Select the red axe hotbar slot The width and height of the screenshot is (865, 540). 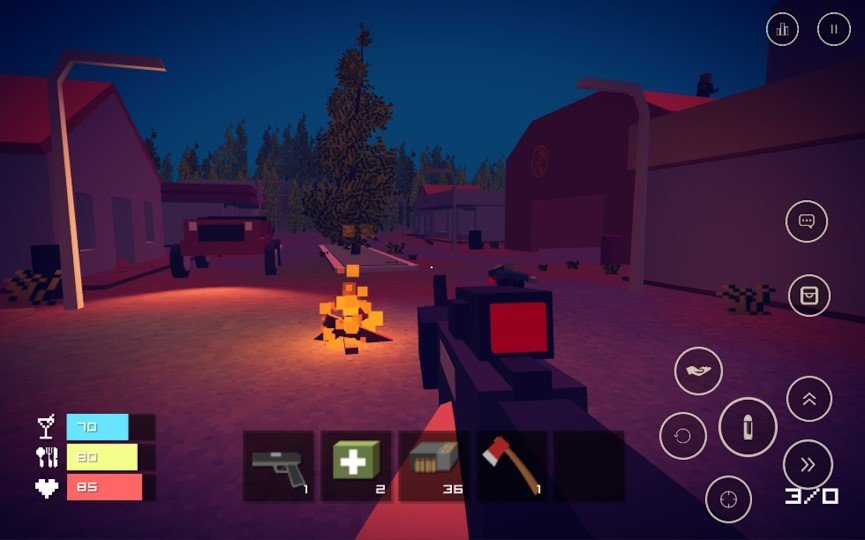click(x=510, y=466)
